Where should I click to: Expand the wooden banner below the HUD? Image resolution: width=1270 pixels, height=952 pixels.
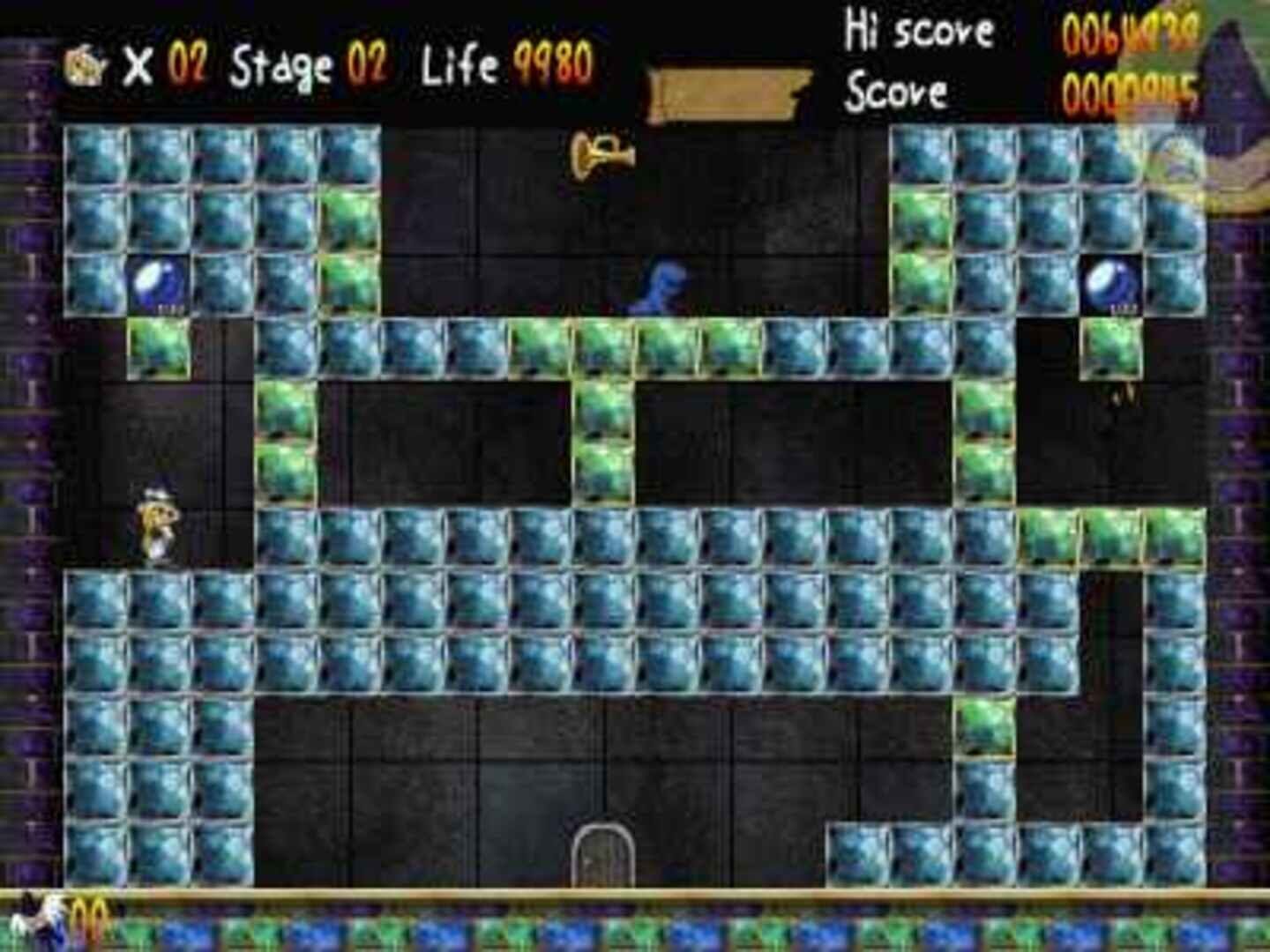[732, 86]
